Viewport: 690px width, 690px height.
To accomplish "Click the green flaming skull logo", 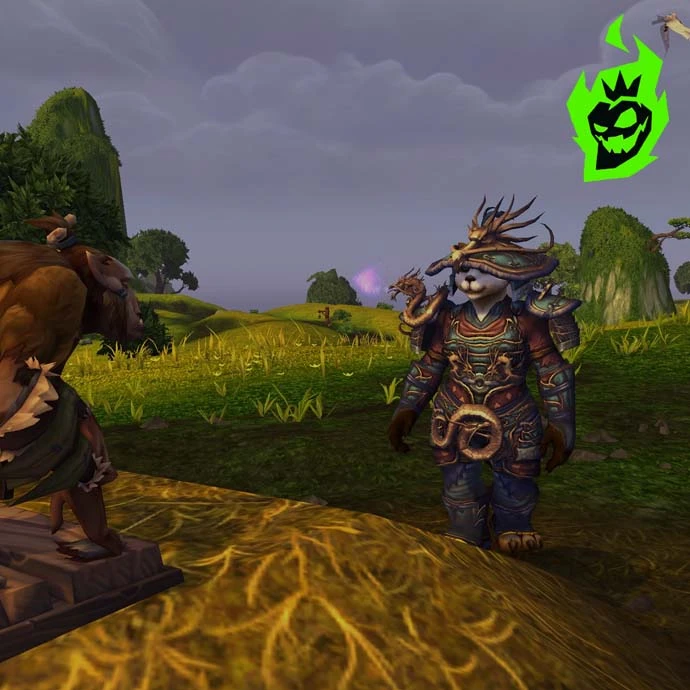I will (x=617, y=115).
